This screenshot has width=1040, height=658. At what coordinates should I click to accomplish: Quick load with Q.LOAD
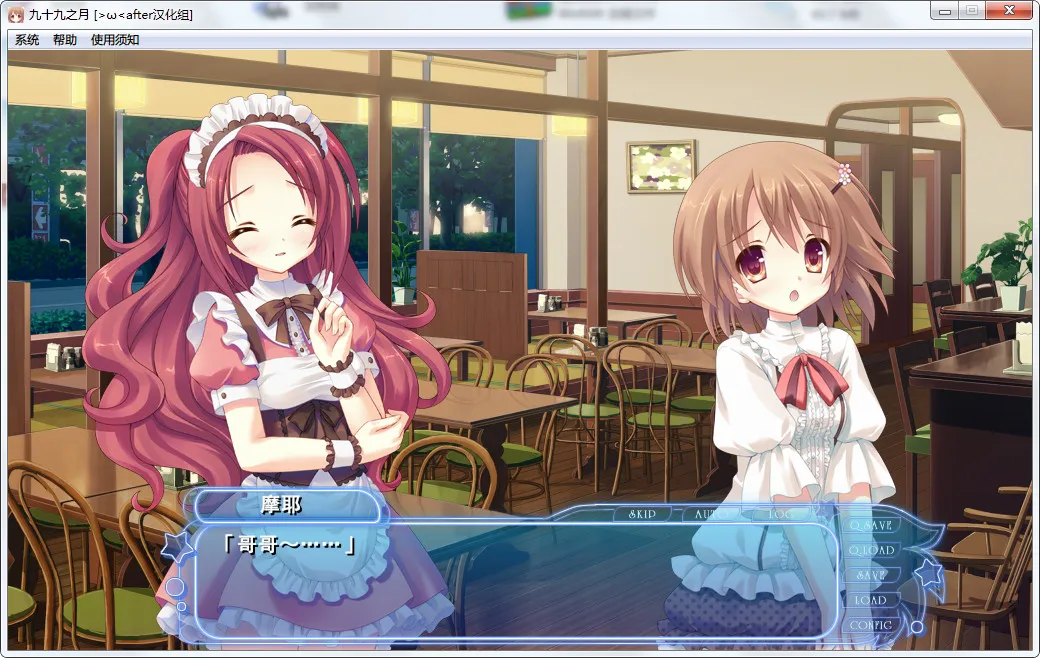(x=870, y=550)
